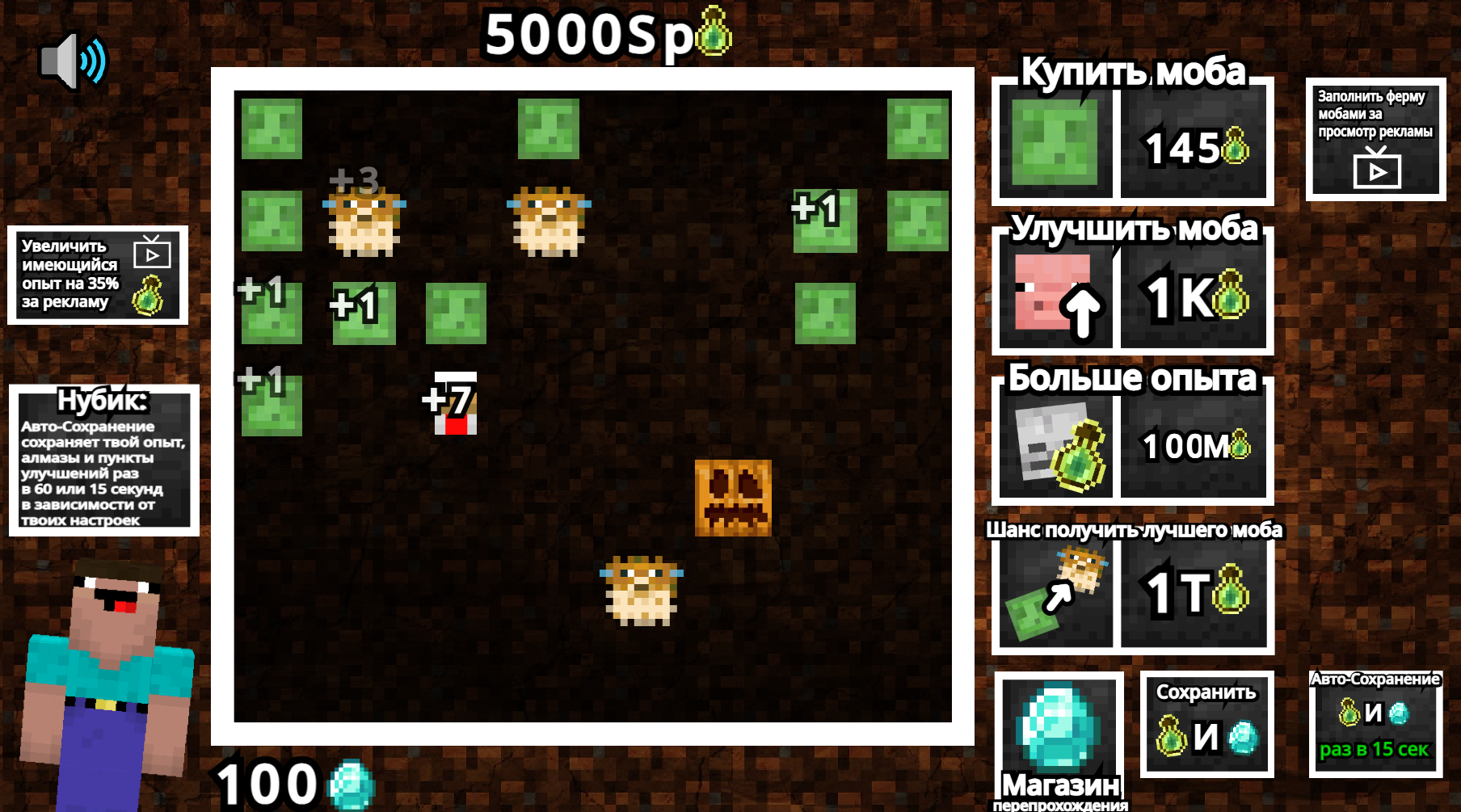Click the TV icon to fill the farm with mobs

(1378, 170)
